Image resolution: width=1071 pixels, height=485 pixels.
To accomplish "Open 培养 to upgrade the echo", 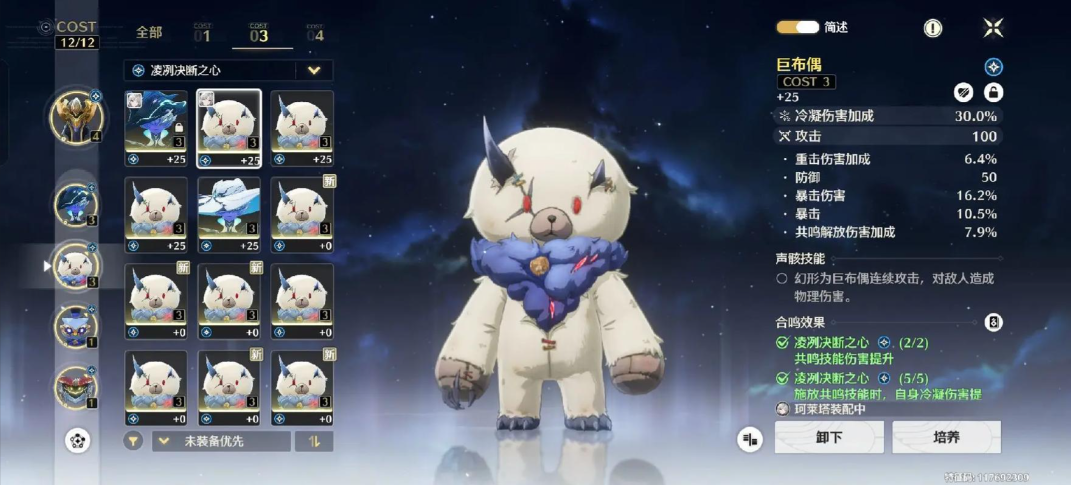I will [x=946, y=437].
